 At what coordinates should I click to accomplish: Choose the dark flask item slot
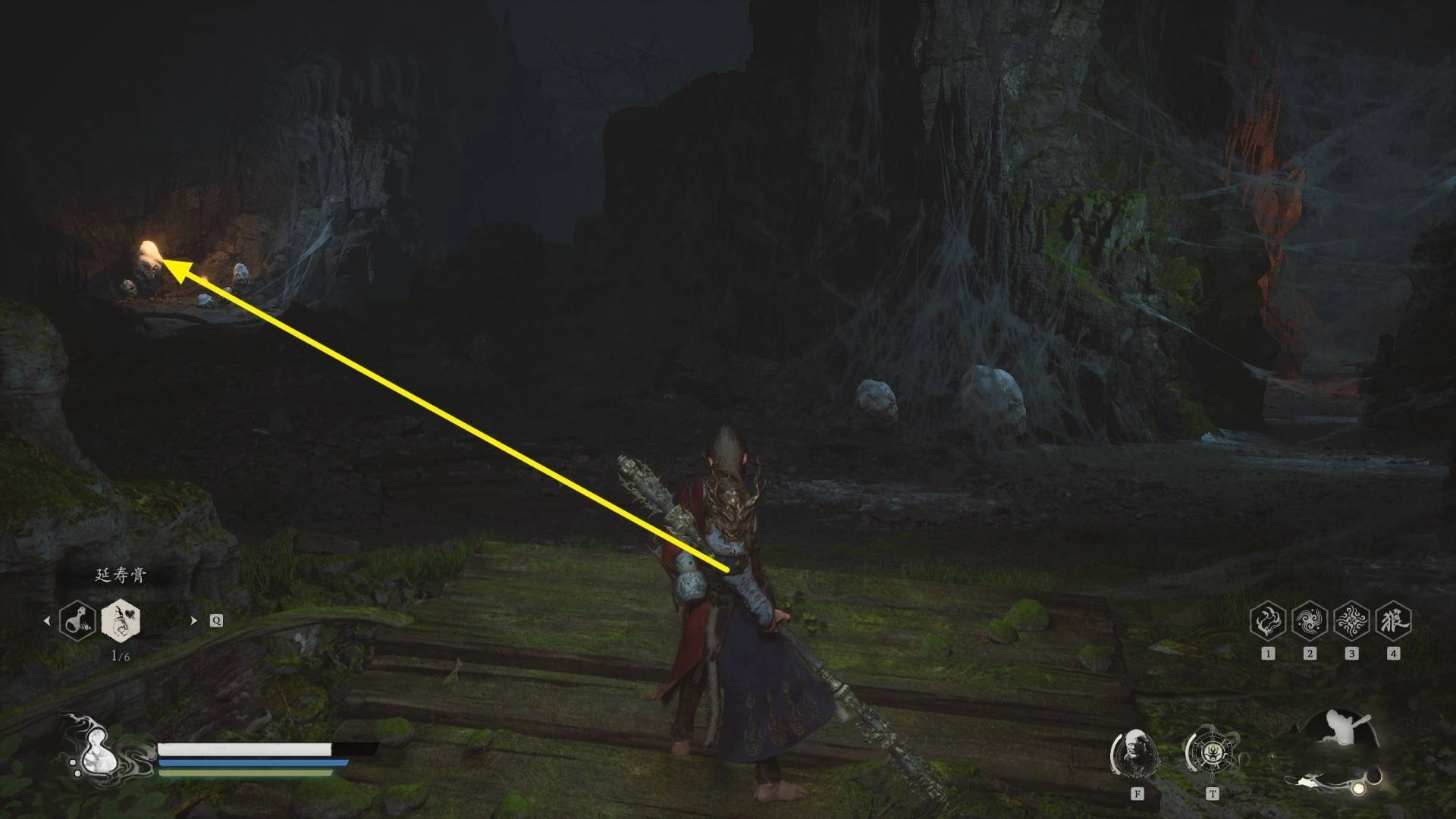[77, 620]
